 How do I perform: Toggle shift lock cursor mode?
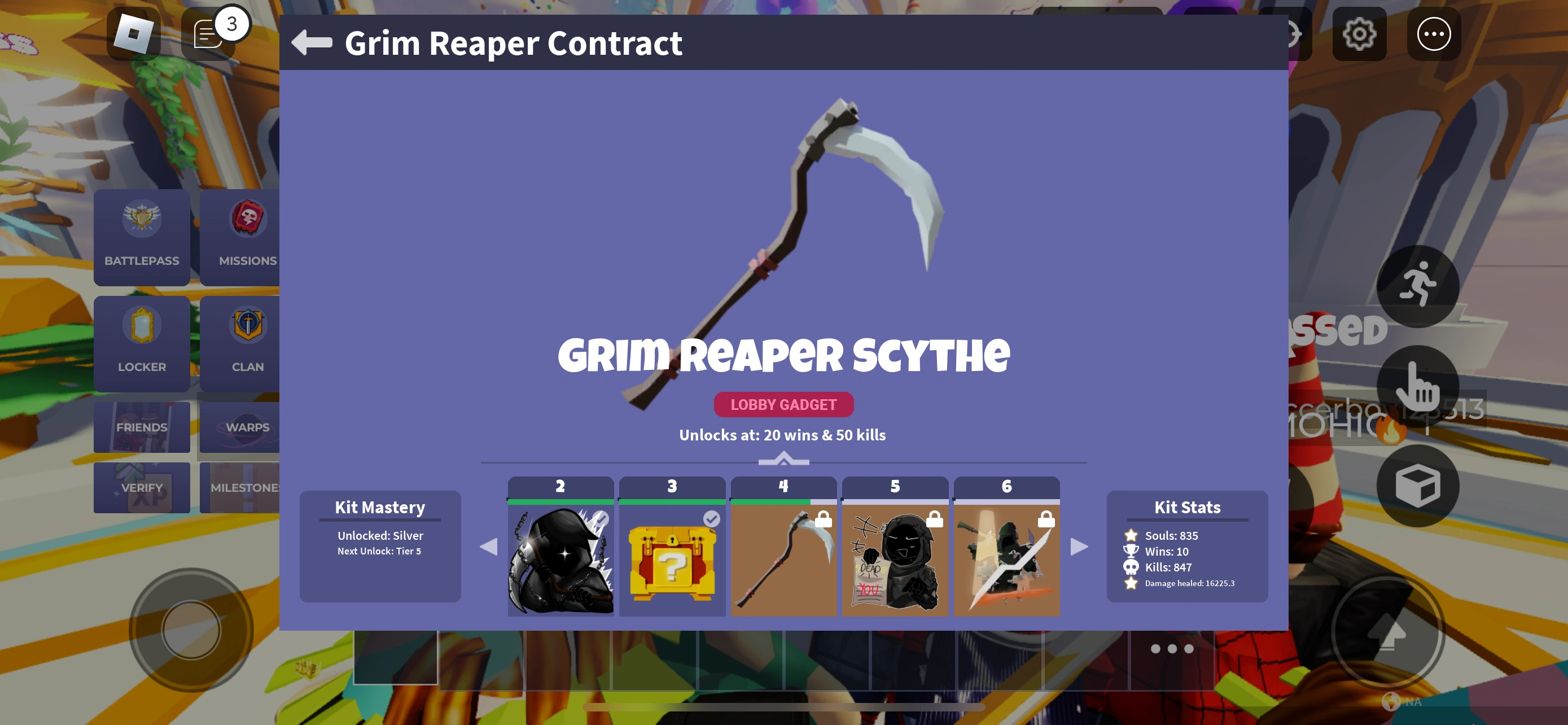[1418, 388]
